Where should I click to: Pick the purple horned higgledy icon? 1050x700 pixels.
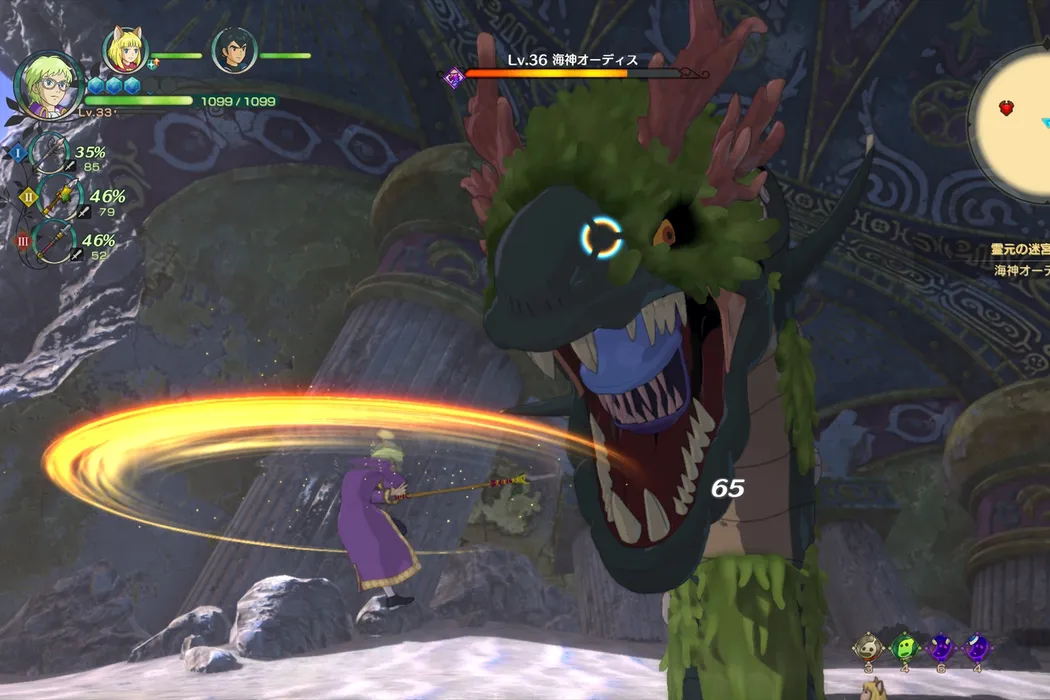(x=940, y=647)
